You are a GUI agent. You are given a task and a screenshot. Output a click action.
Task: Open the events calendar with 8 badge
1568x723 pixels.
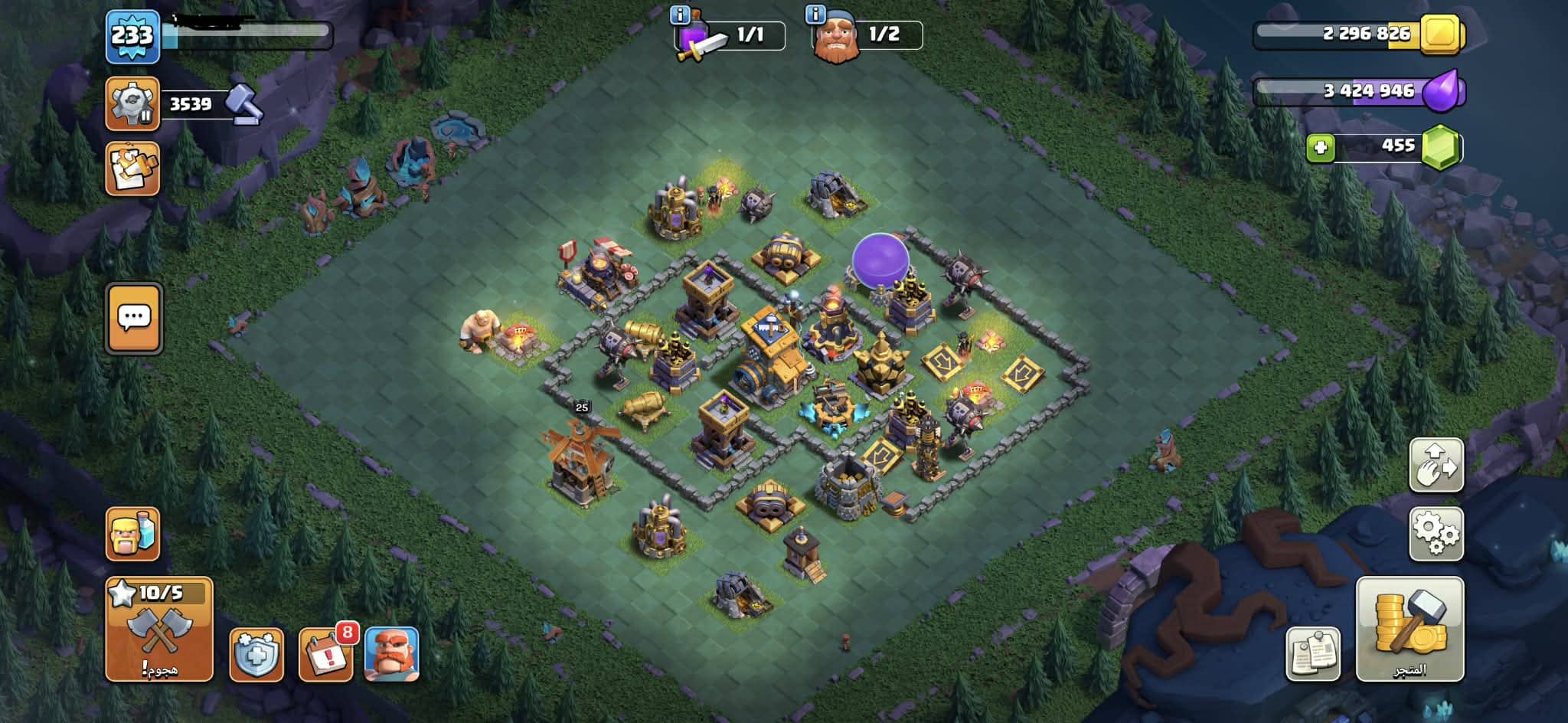click(x=325, y=654)
